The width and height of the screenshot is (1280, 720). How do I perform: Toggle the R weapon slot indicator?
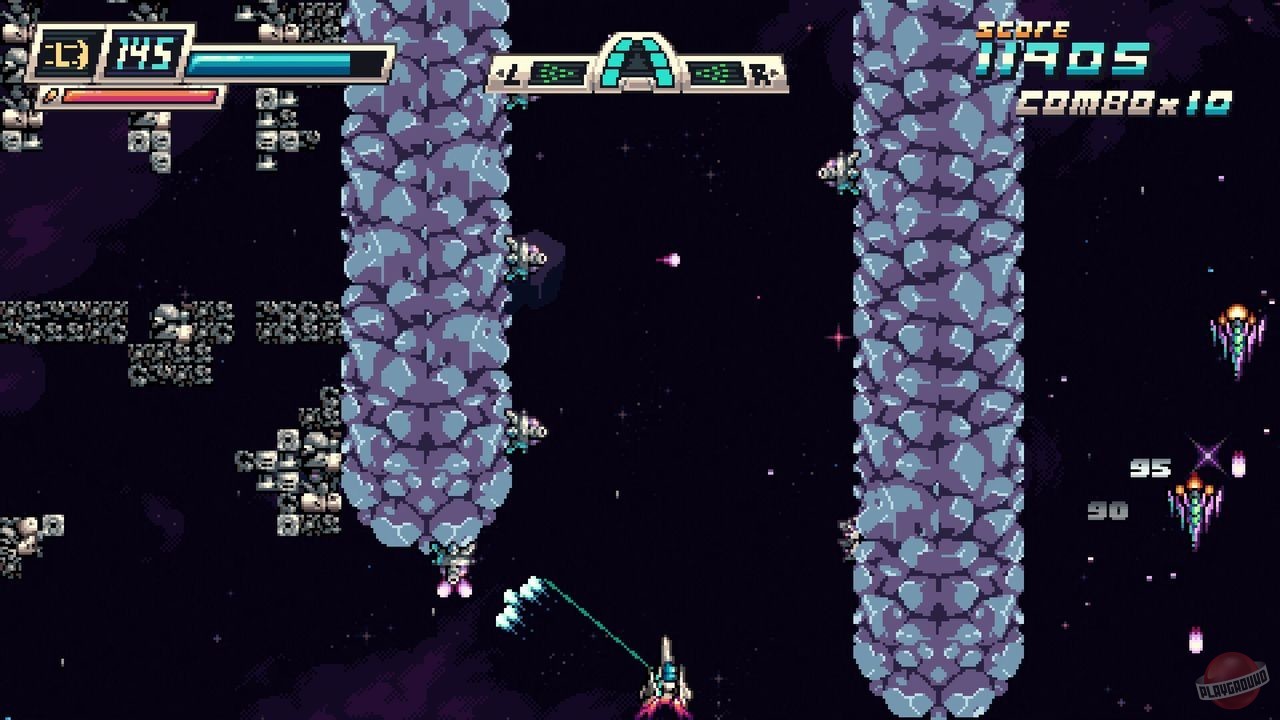click(x=759, y=74)
